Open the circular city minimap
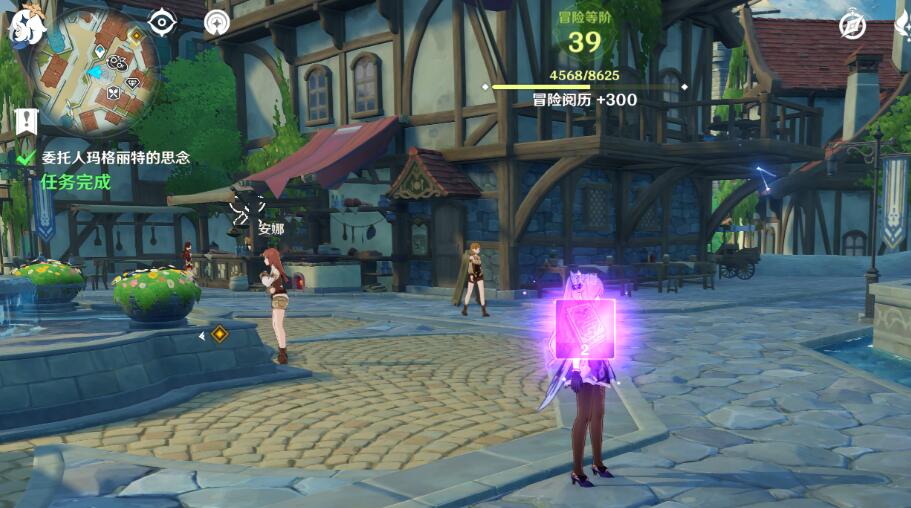The height and width of the screenshot is (508, 911). (x=95, y=68)
